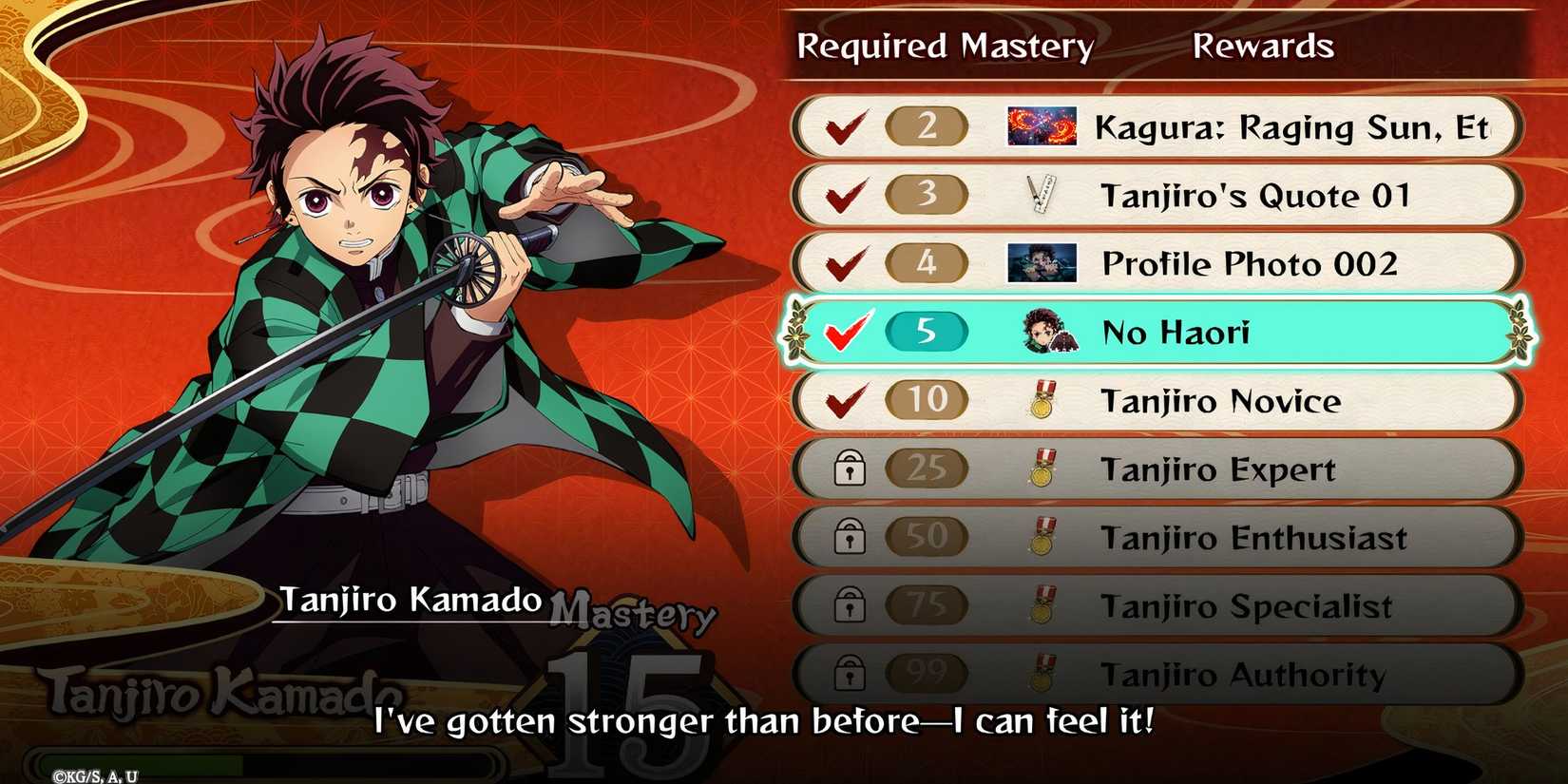Screen dimensions: 1568x784
Task: Select the scroll icon for Tanjiro's Quote 01
Action: click(x=1043, y=195)
